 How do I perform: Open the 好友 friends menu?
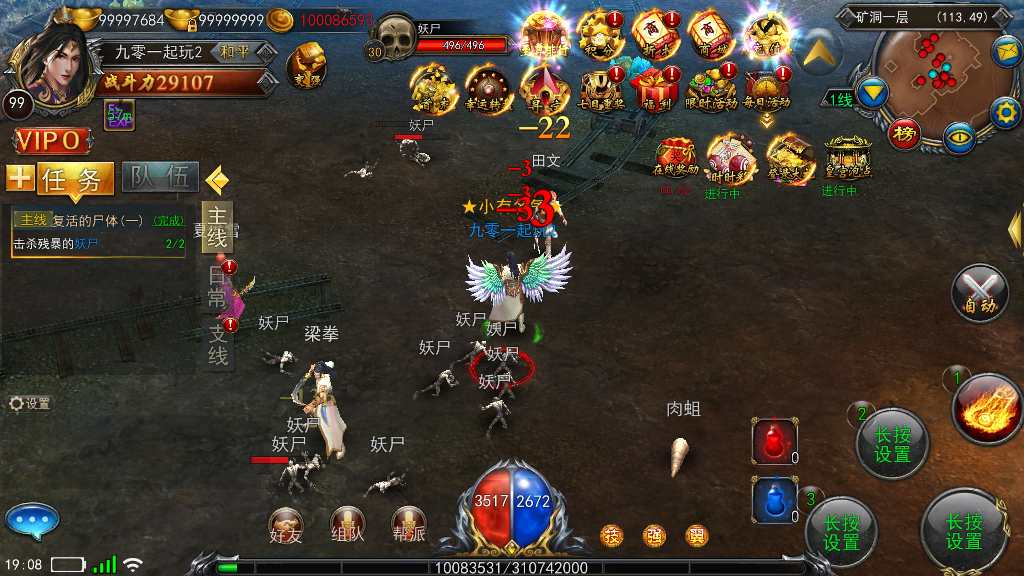(x=286, y=524)
